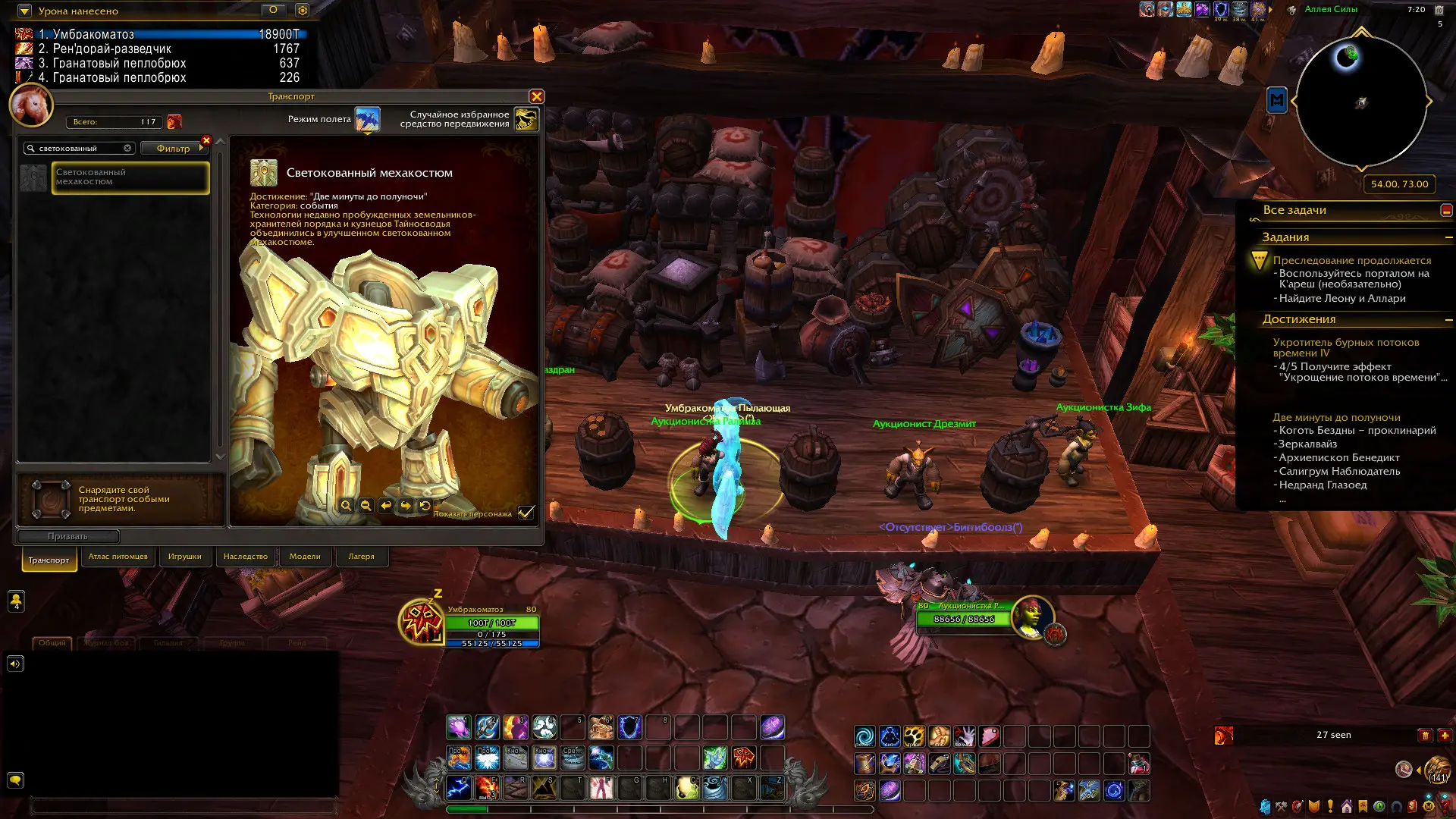The height and width of the screenshot is (819, 1456).
Task: Reset the mount model view
Action: coord(425,506)
